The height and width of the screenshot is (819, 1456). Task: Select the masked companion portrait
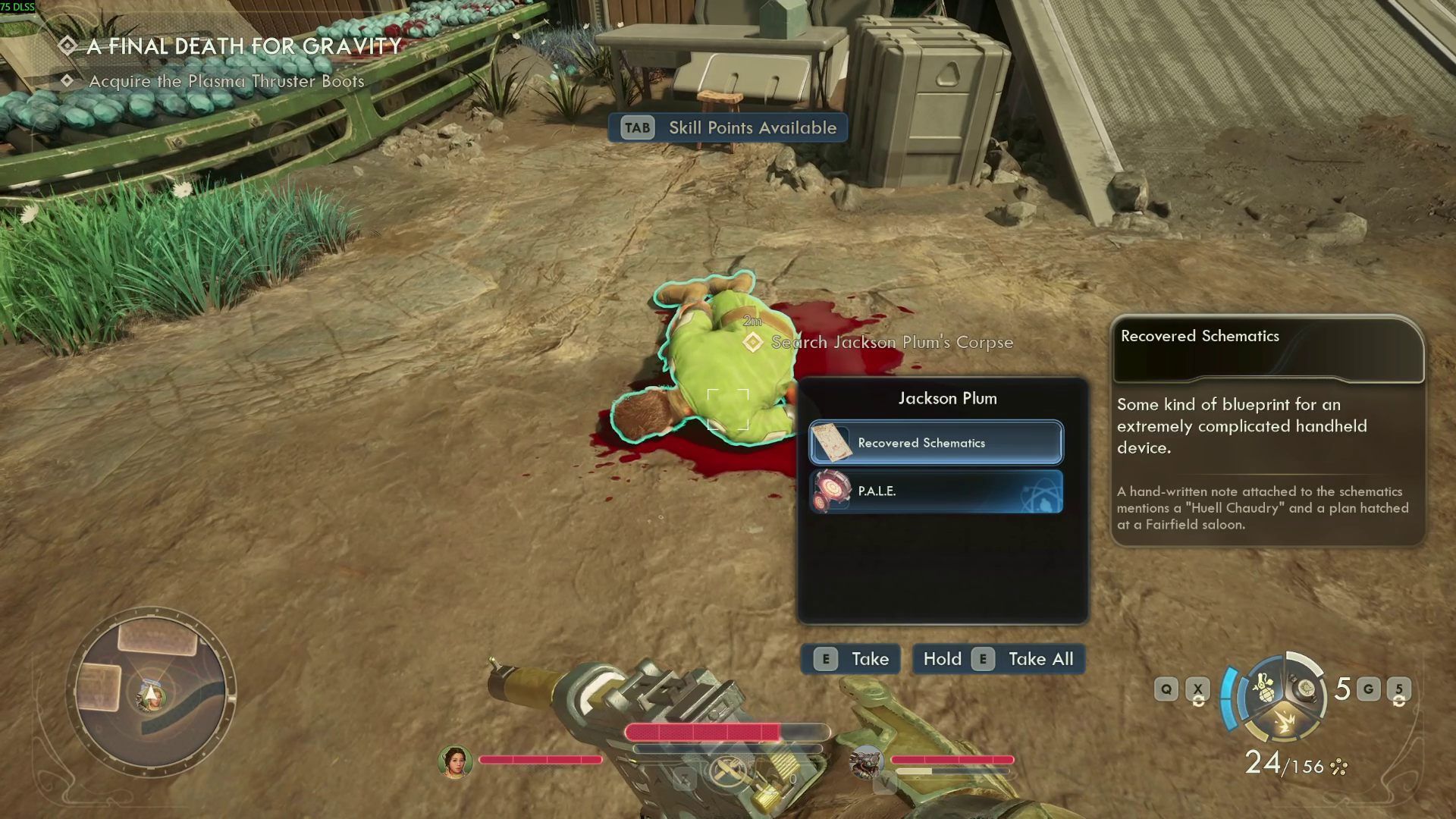pos(866,761)
